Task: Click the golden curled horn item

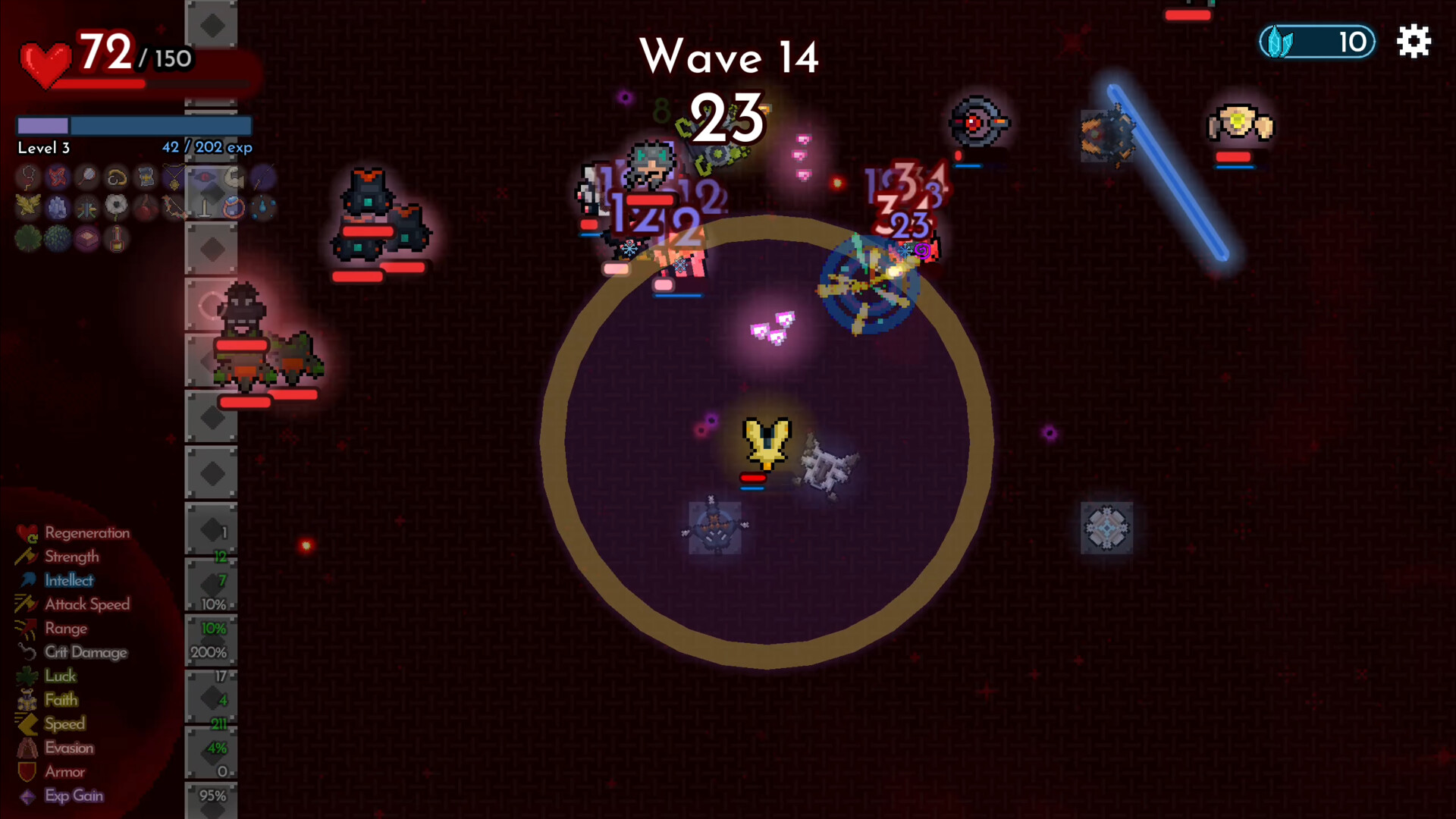Action: tap(116, 177)
